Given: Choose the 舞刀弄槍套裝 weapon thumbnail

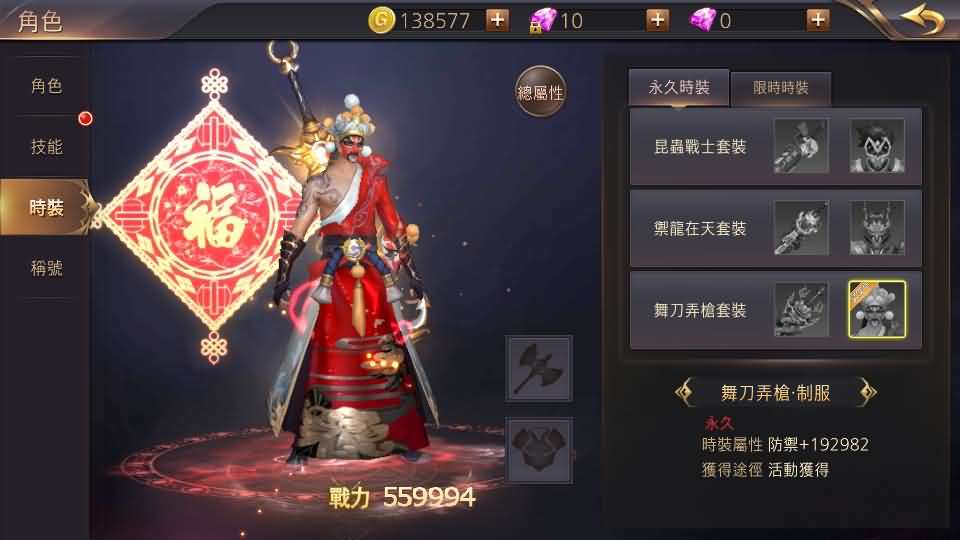Looking at the screenshot, I should coord(801,310).
